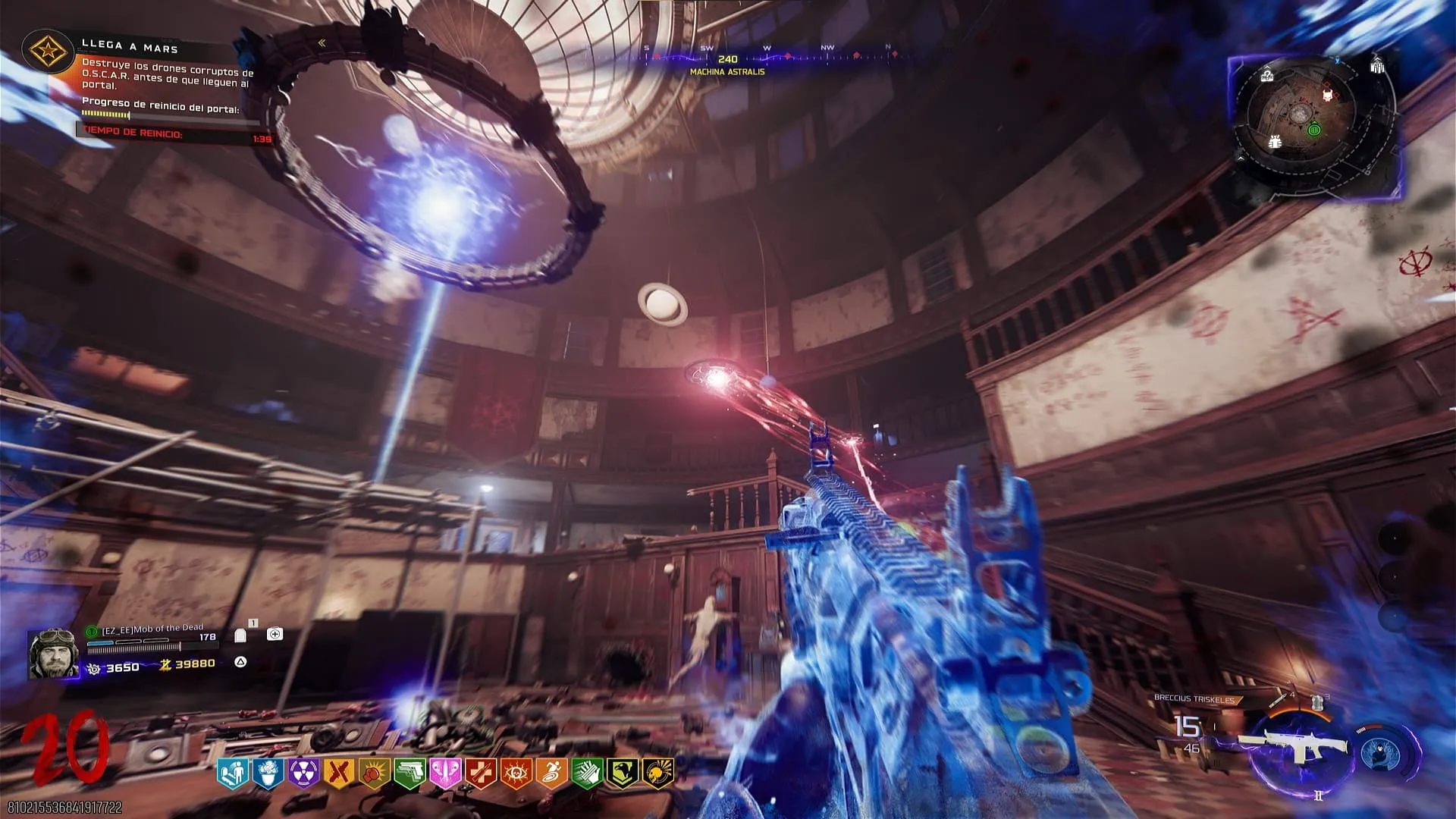Select the orange skull-eye perk icon
This screenshot has width=1456, height=819.
click(x=516, y=773)
